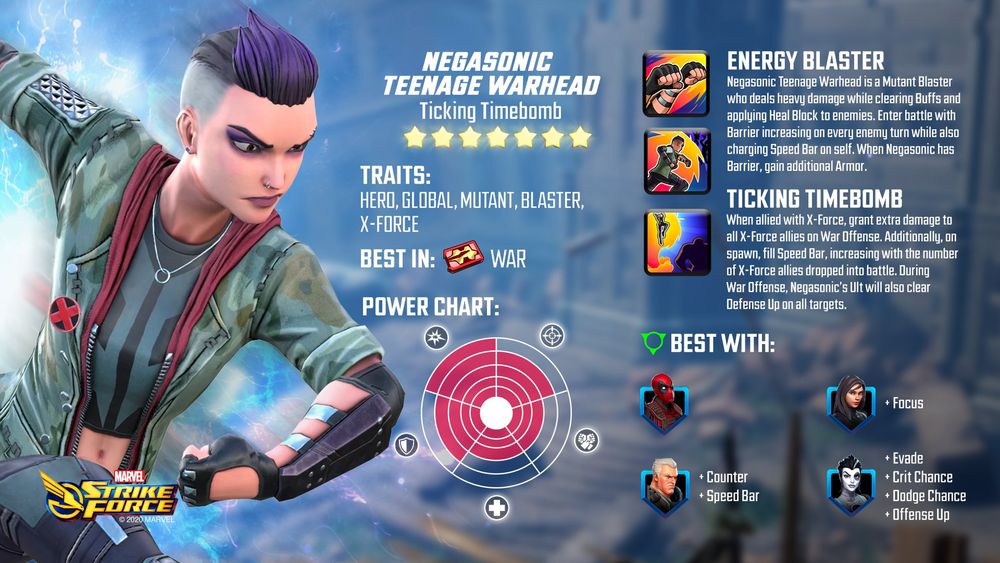Select the fist punch ability icon
The width and height of the screenshot is (1000, 563).
point(677,83)
